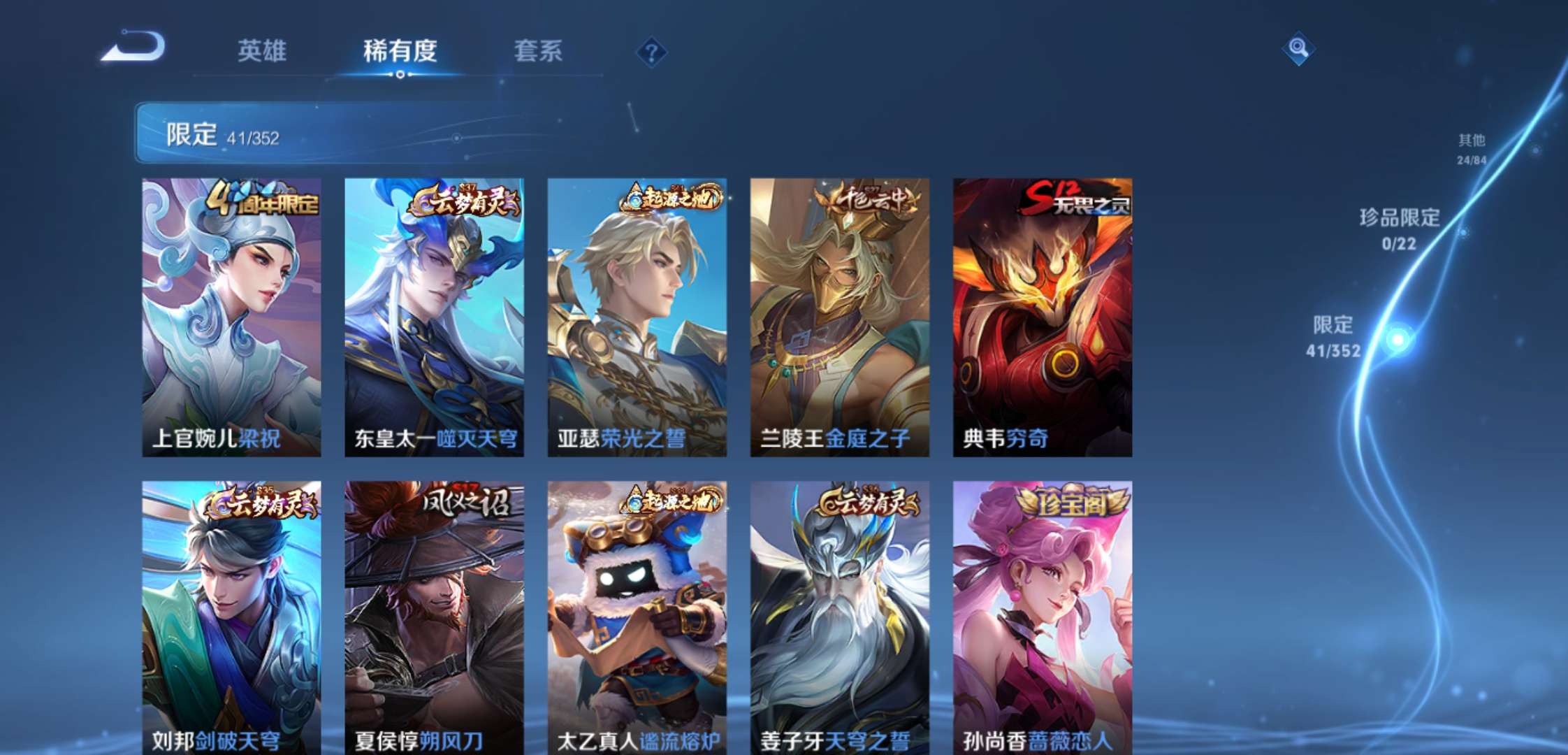
Task: Switch to the 英雄 tab
Action: point(263,51)
